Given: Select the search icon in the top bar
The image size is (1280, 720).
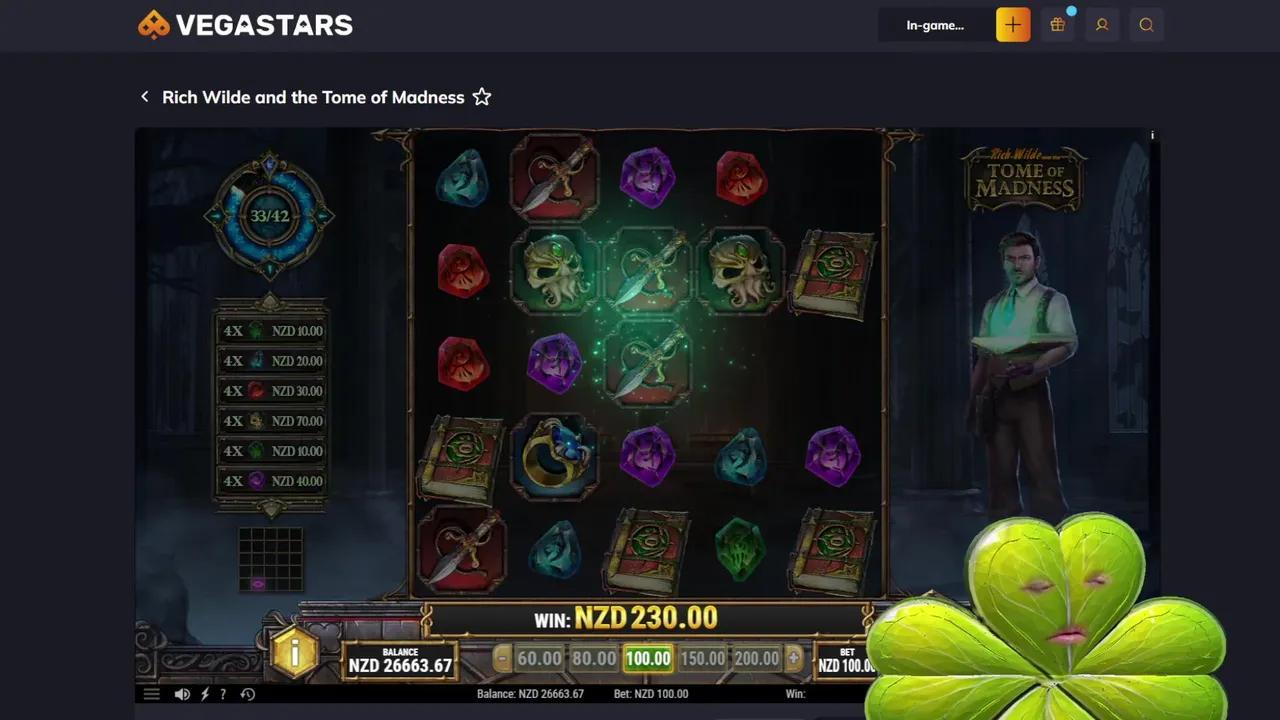Looking at the screenshot, I should [1146, 25].
